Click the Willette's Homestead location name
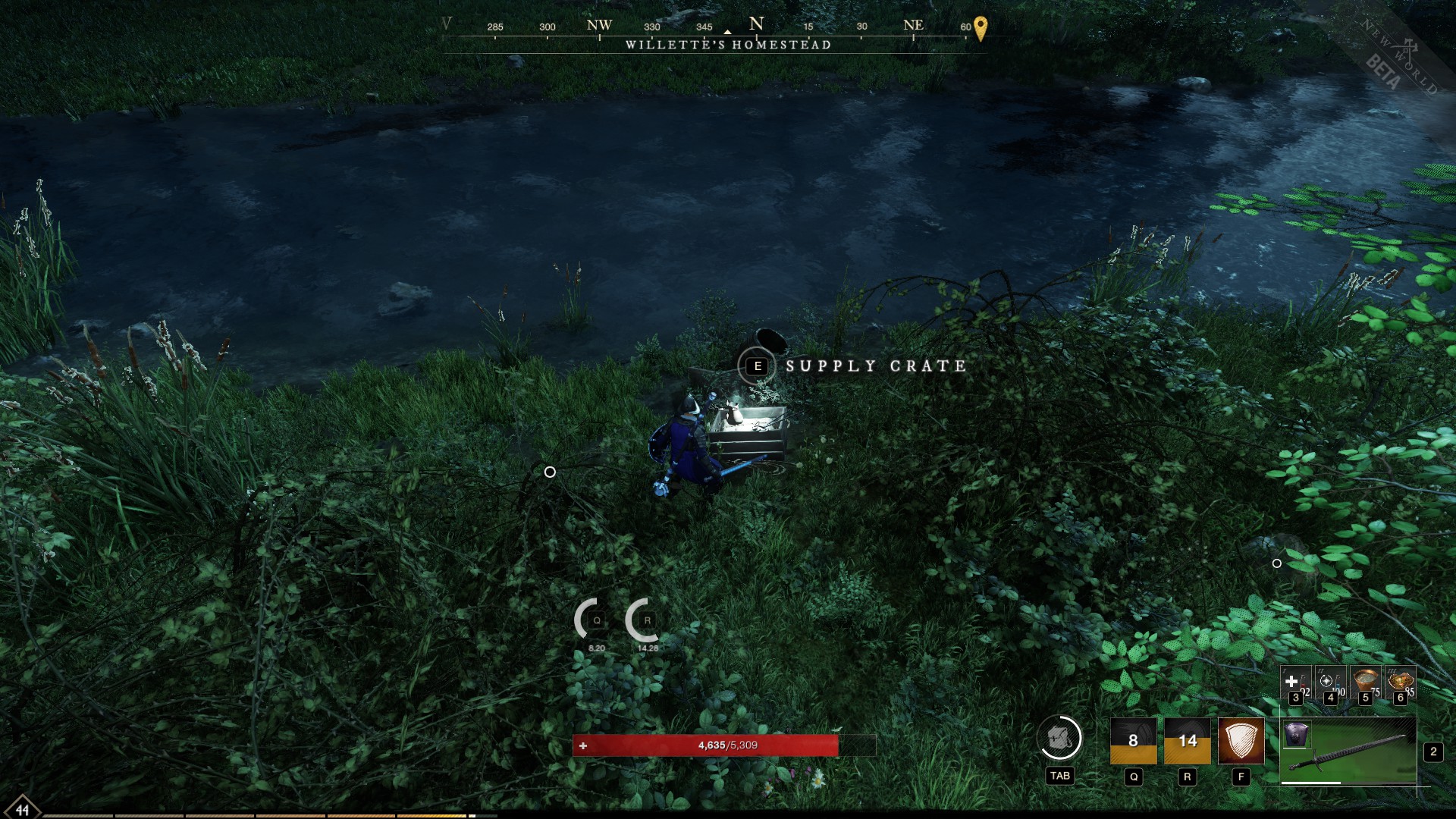Screen dimensions: 1456x819 tap(726, 45)
